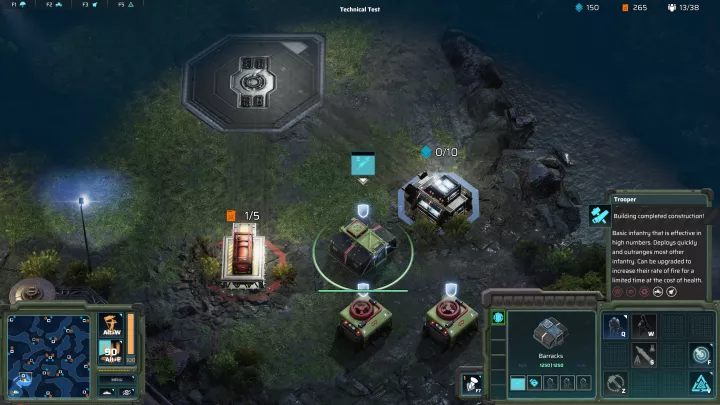Click the second queued item slot in Barracks queue
This screenshot has width=720, height=405.
[x=533, y=383]
